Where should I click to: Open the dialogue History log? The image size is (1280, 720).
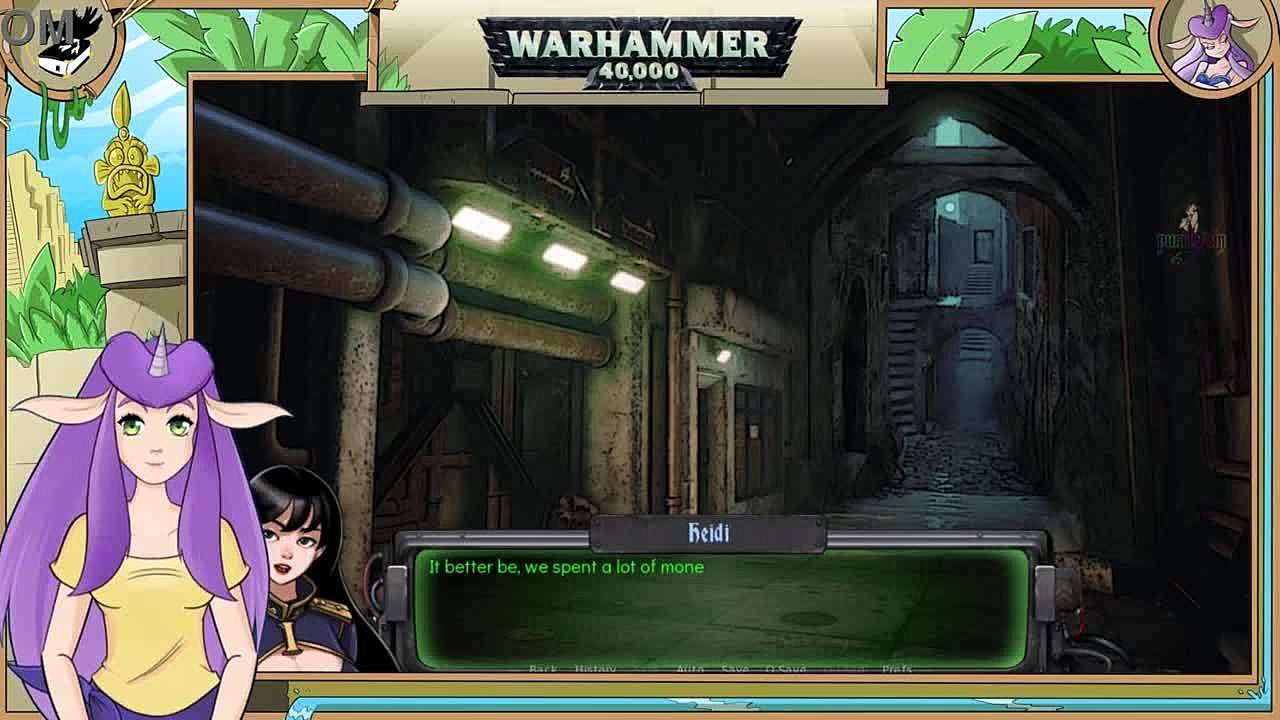596,668
